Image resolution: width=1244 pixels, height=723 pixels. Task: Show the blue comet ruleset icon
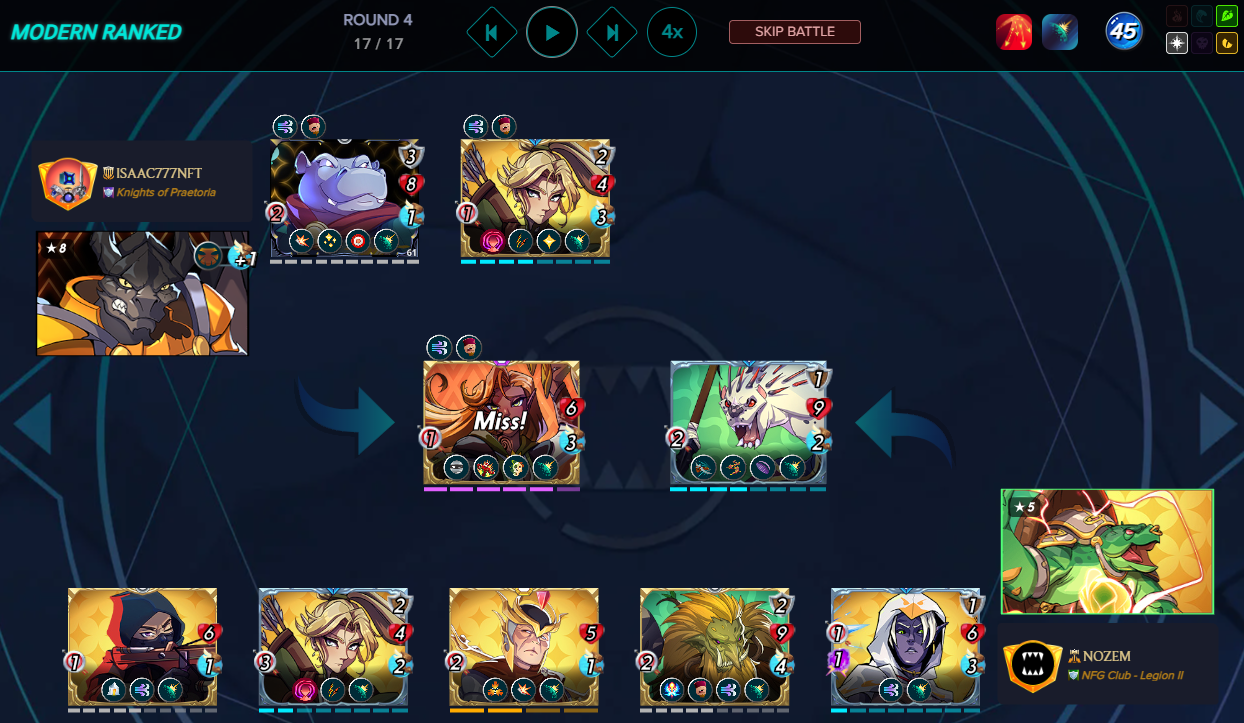[1060, 32]
